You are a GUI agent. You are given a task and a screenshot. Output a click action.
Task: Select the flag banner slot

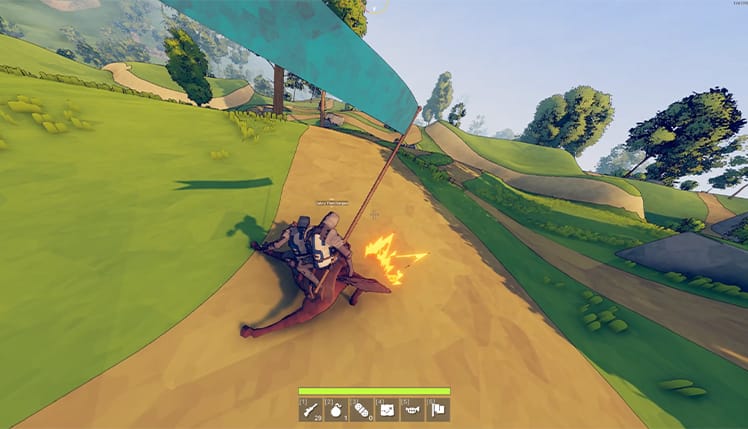pyautogui.click(x=437, y=409)
